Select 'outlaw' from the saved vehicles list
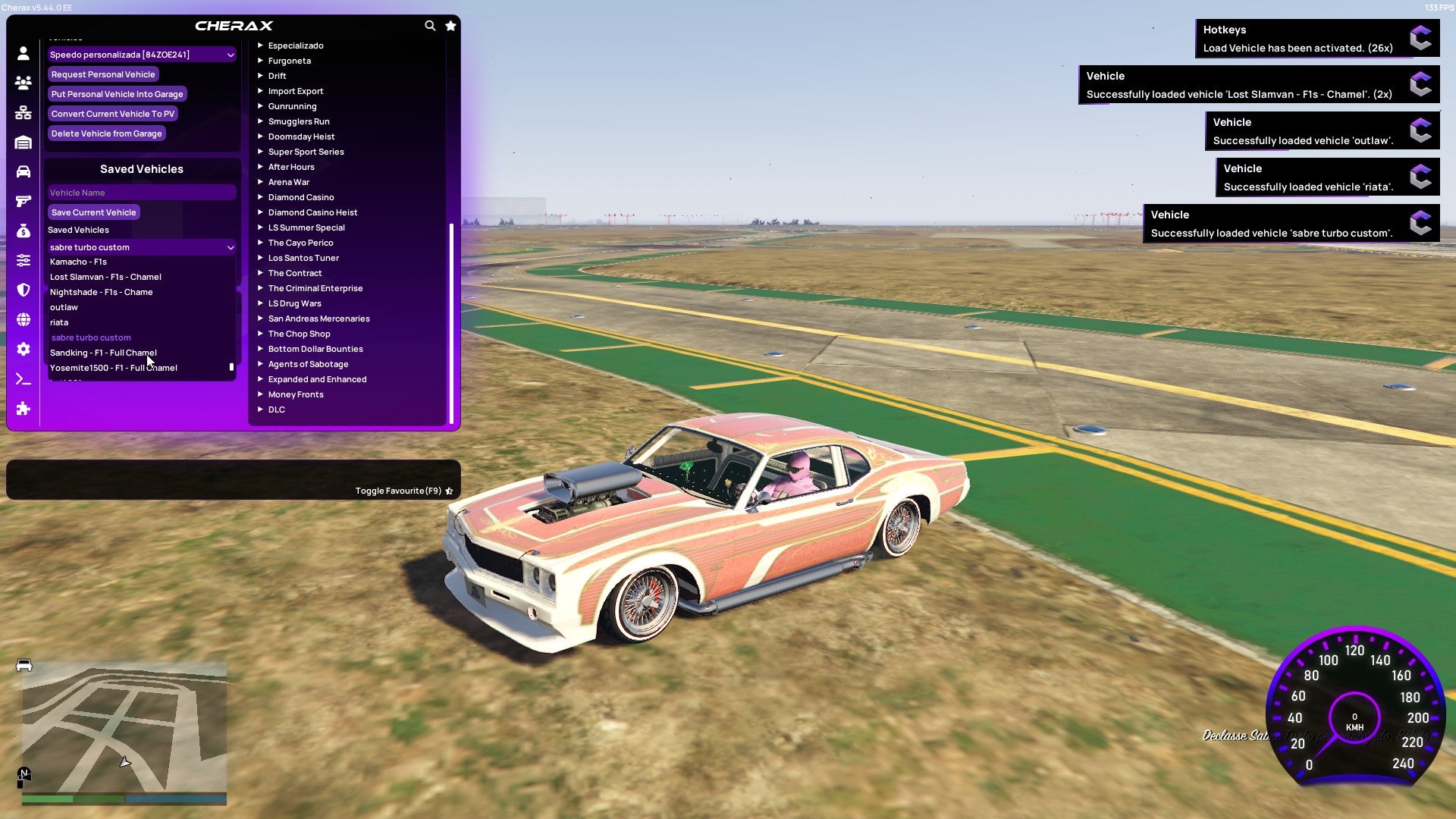Viewport: 1456px width, 819px height. (64, 307)
